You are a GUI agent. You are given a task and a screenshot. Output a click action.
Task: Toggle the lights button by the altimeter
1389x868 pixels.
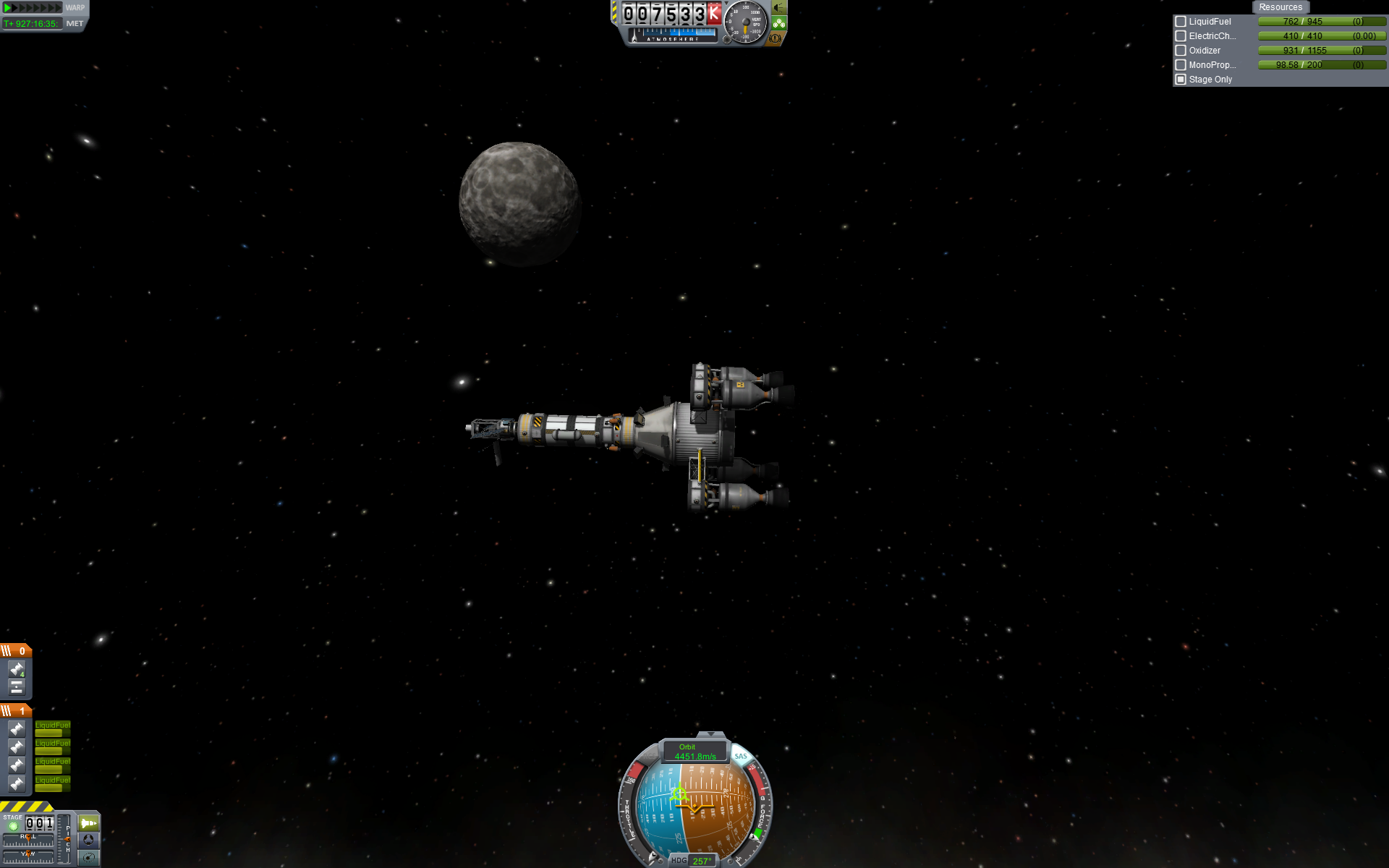[778, 8]
